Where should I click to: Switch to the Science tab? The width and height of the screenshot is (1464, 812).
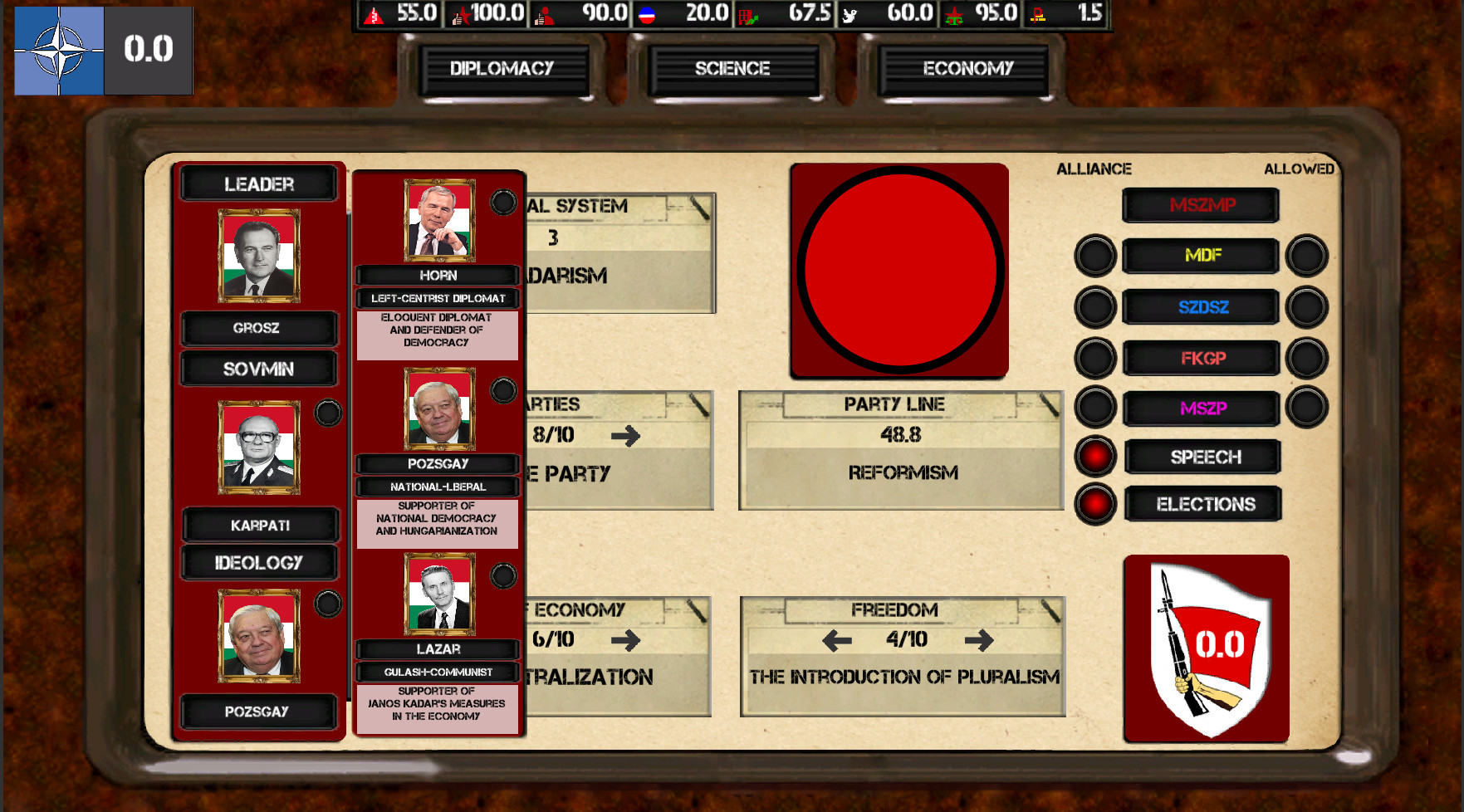pos(734,69)
